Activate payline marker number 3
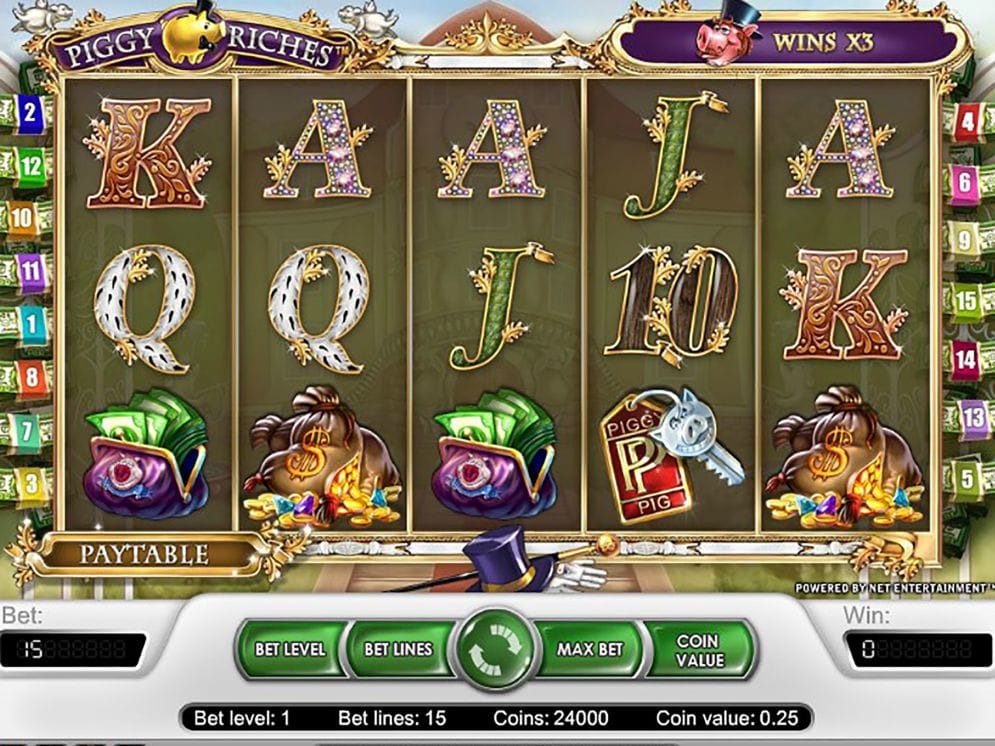This screenshot has height=746, width=995. point(30,483)
